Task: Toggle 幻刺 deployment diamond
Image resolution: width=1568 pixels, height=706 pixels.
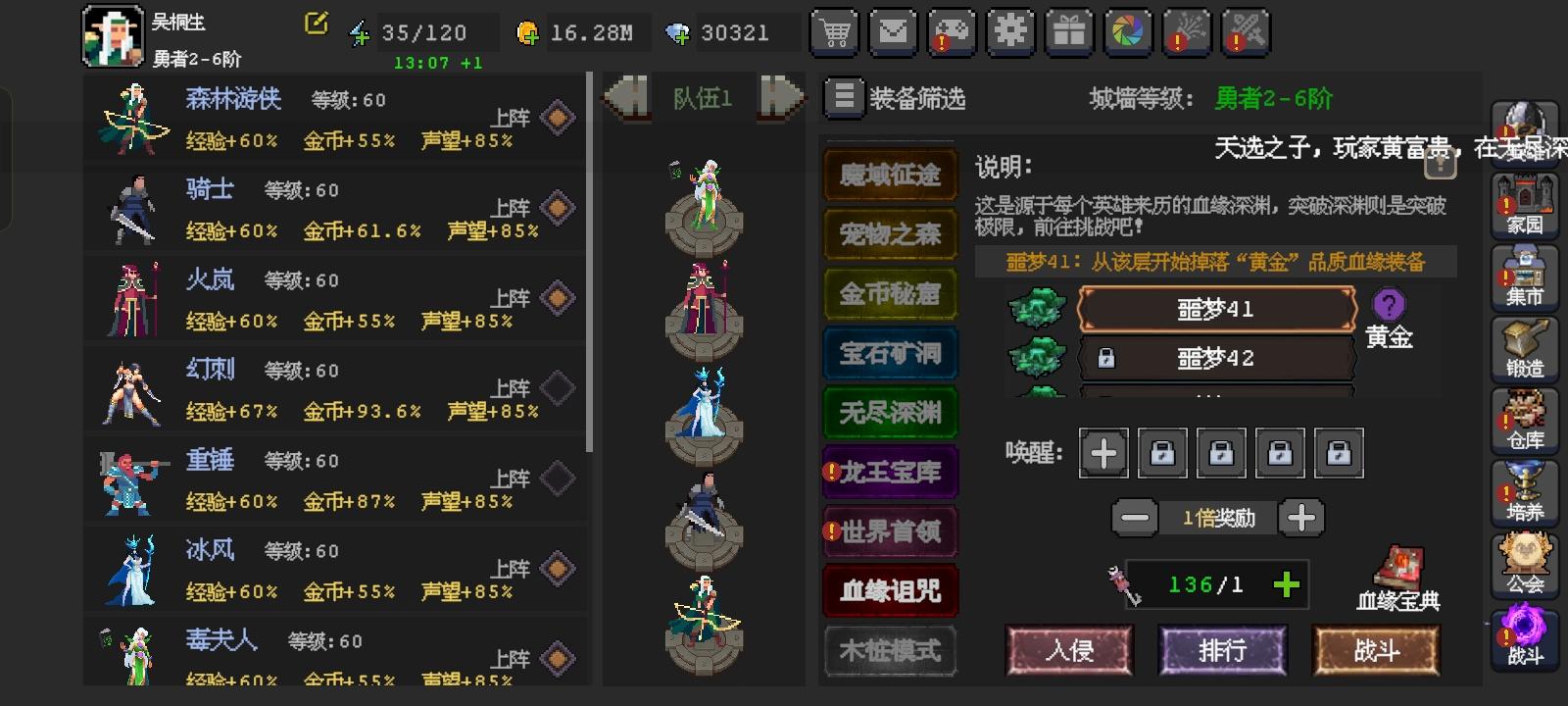Action: 559,386
